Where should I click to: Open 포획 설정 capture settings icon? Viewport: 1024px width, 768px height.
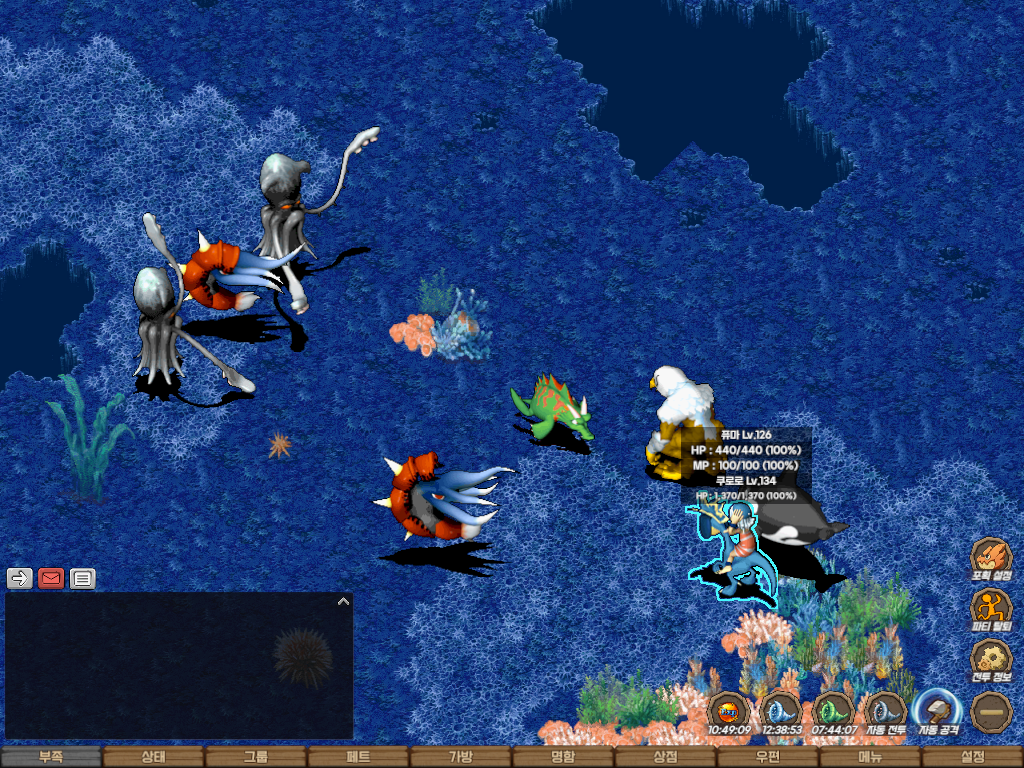[991, 558]
